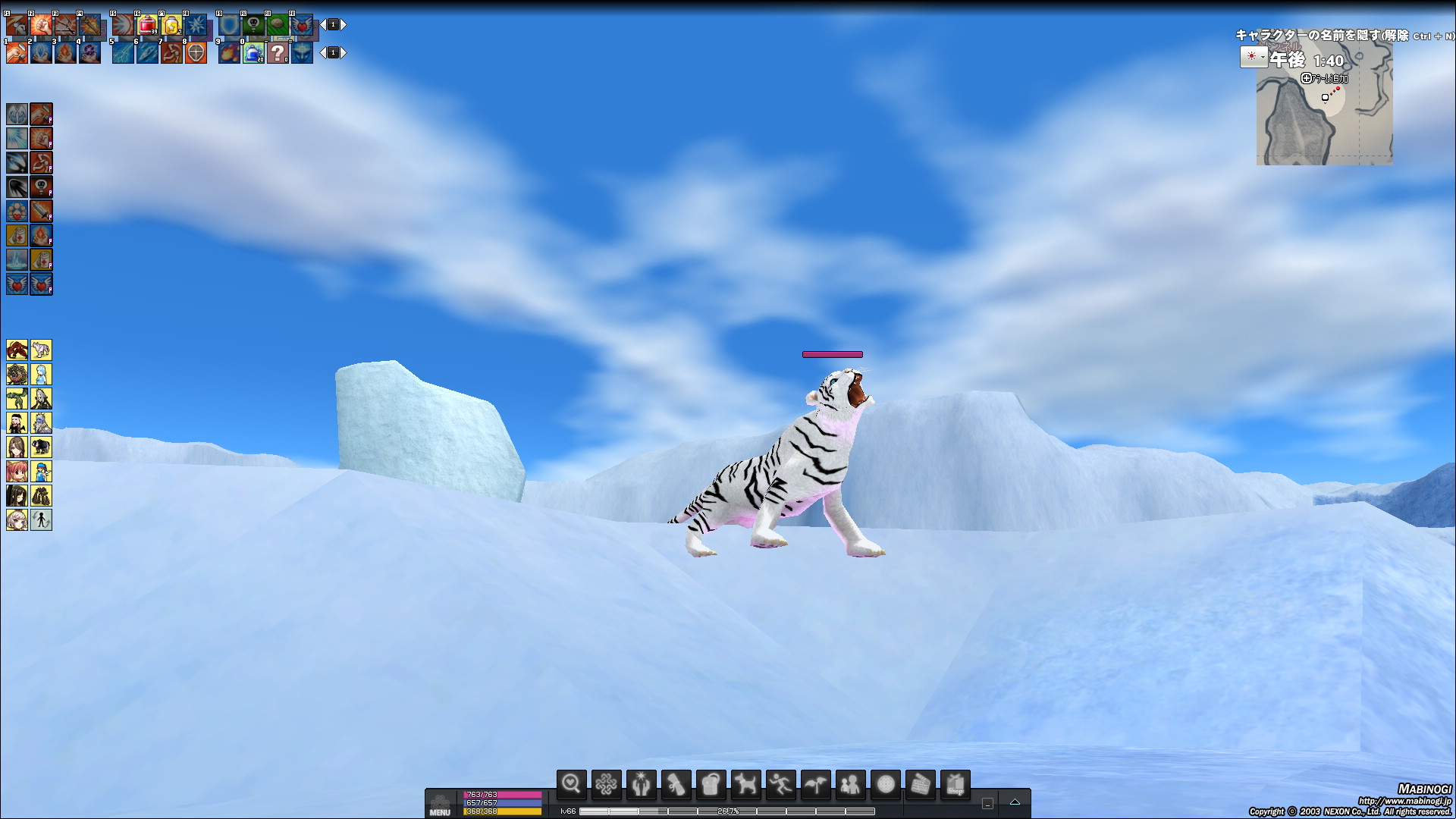Use the red potion in F6 slot
This screenshot has height=819, width=1456.
[147, 26]
